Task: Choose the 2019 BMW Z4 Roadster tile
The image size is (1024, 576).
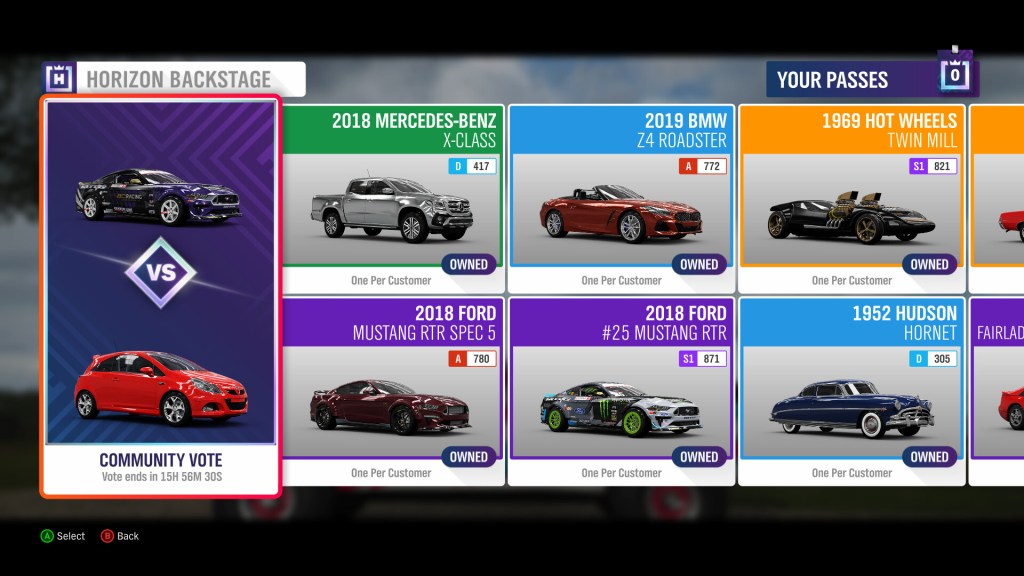Action: (621, 200)
